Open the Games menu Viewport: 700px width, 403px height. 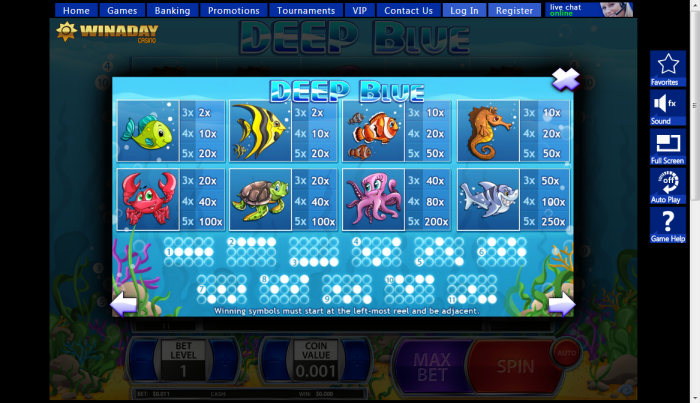click(122, 11)
